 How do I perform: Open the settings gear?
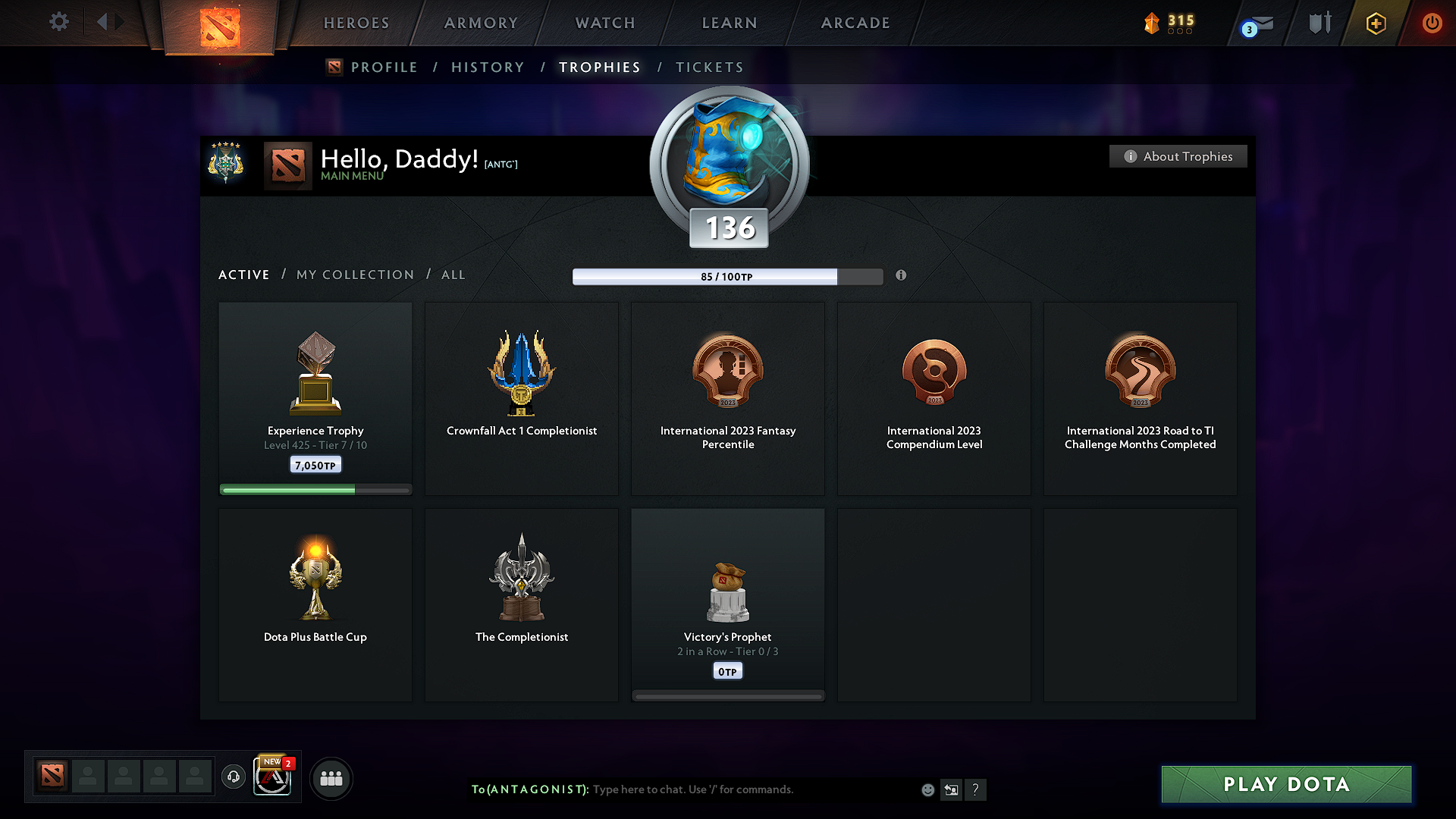tap(58, 22)
